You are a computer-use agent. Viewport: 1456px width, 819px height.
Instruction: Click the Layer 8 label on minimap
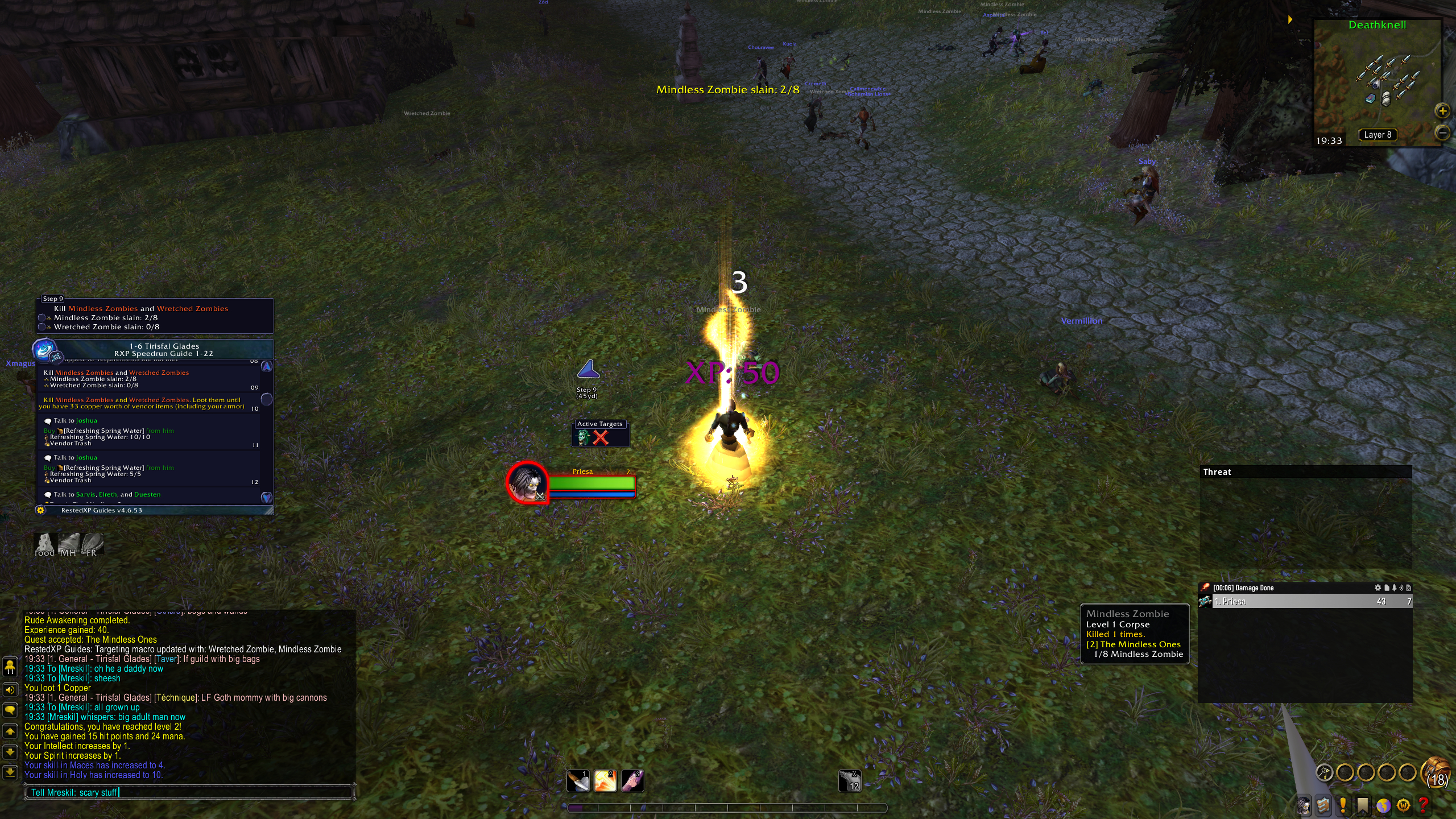point(1377,135)
